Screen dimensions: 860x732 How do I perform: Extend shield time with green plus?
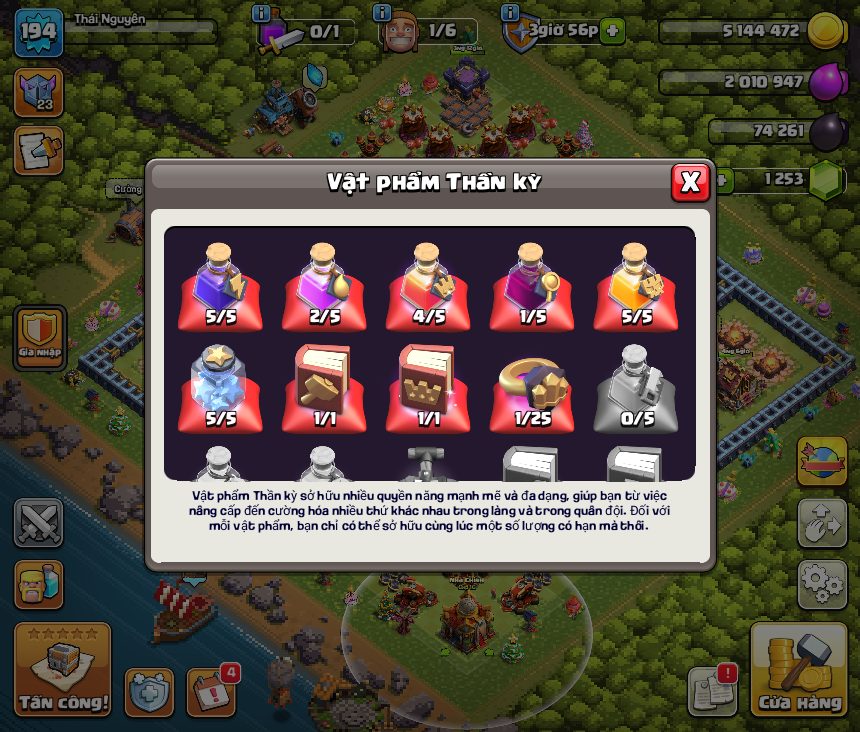pyautogui.click(x=613, y=31)
